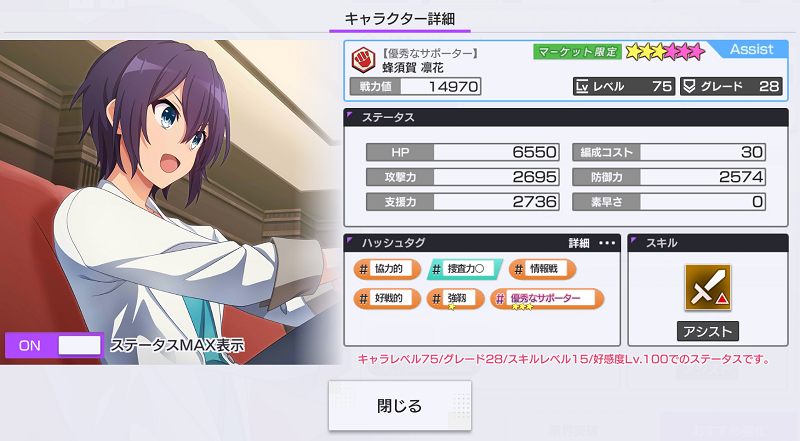Select the 協力的 hashtag
This screenshot has height=441, width=800.
[384, 268]
